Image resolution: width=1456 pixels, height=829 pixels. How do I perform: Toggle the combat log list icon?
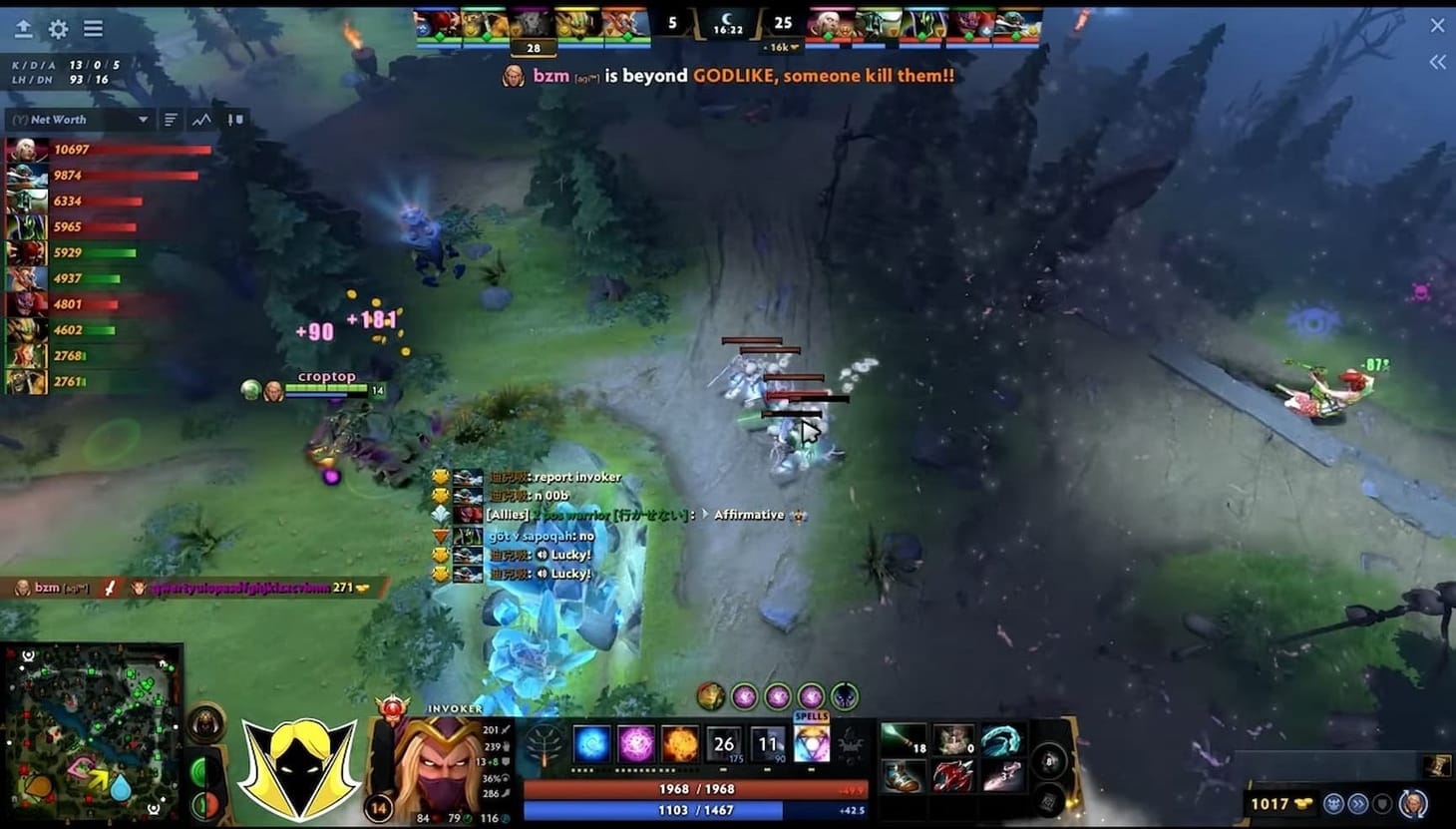[x=171, y=120]
